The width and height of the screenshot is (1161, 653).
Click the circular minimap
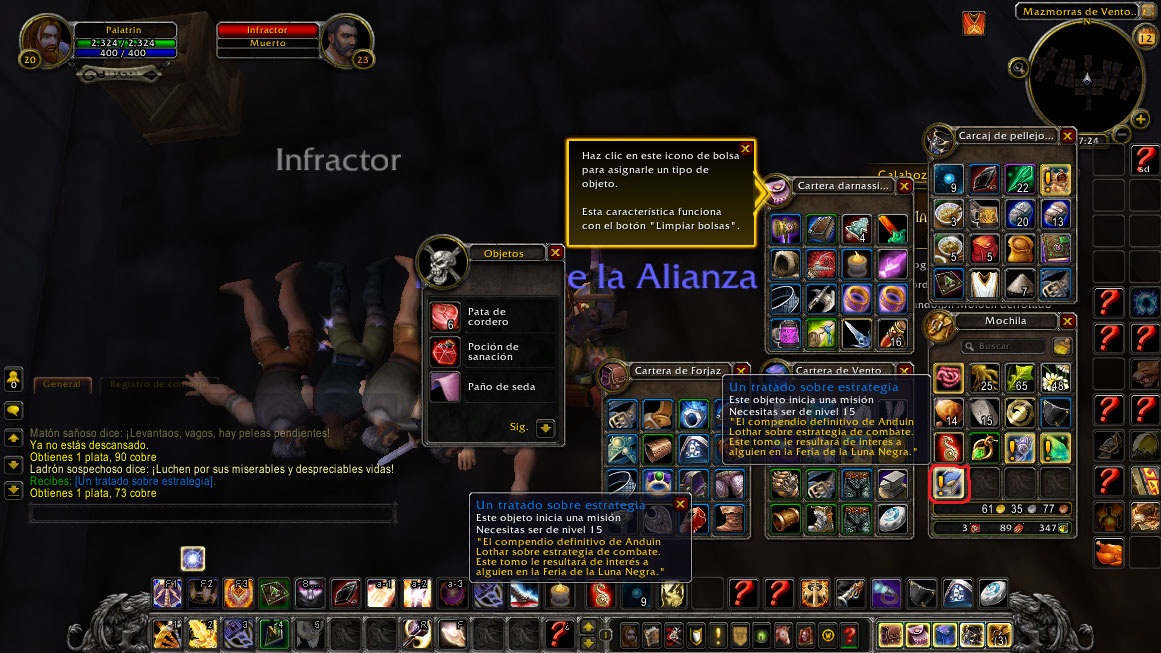(1086, 78)
